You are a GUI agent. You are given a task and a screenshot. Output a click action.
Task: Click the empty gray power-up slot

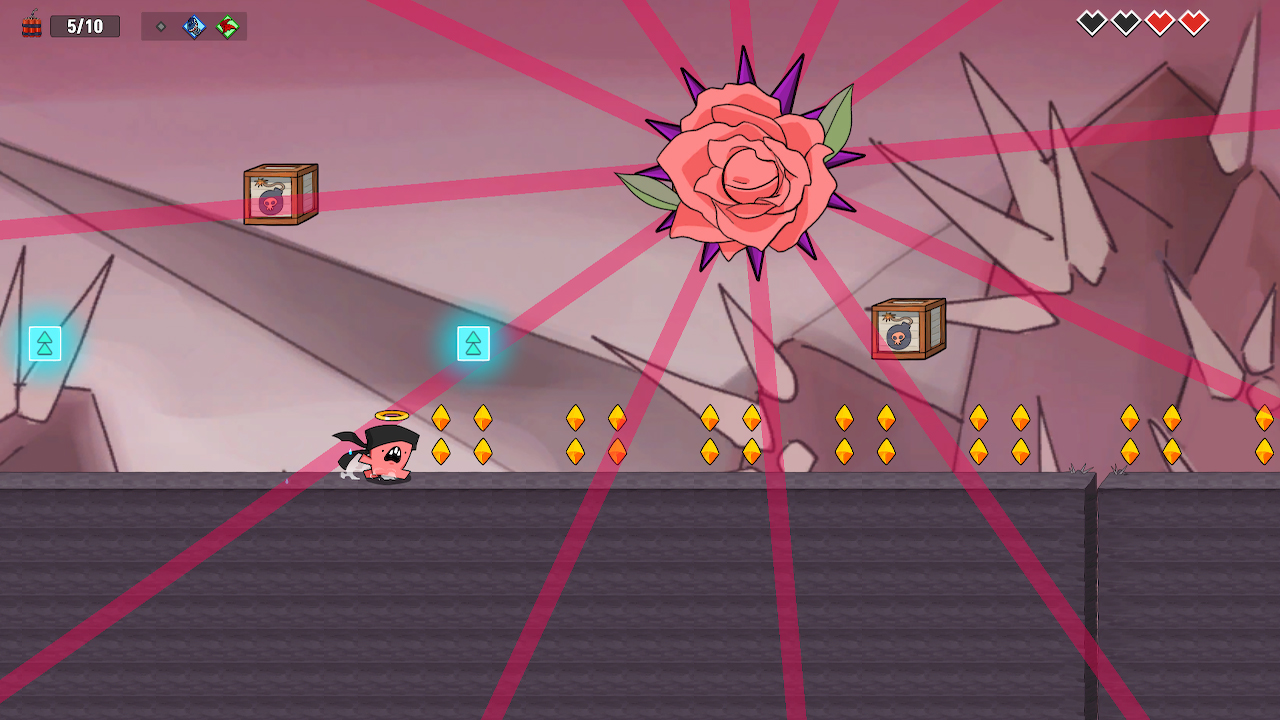tap(161, 26)
